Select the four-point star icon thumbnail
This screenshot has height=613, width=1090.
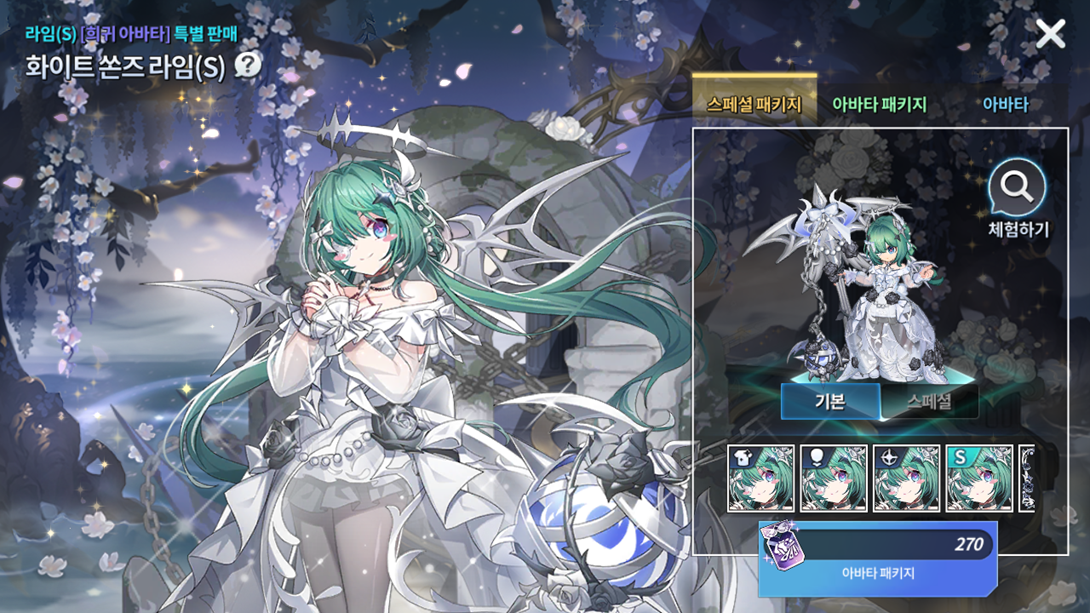907,479
